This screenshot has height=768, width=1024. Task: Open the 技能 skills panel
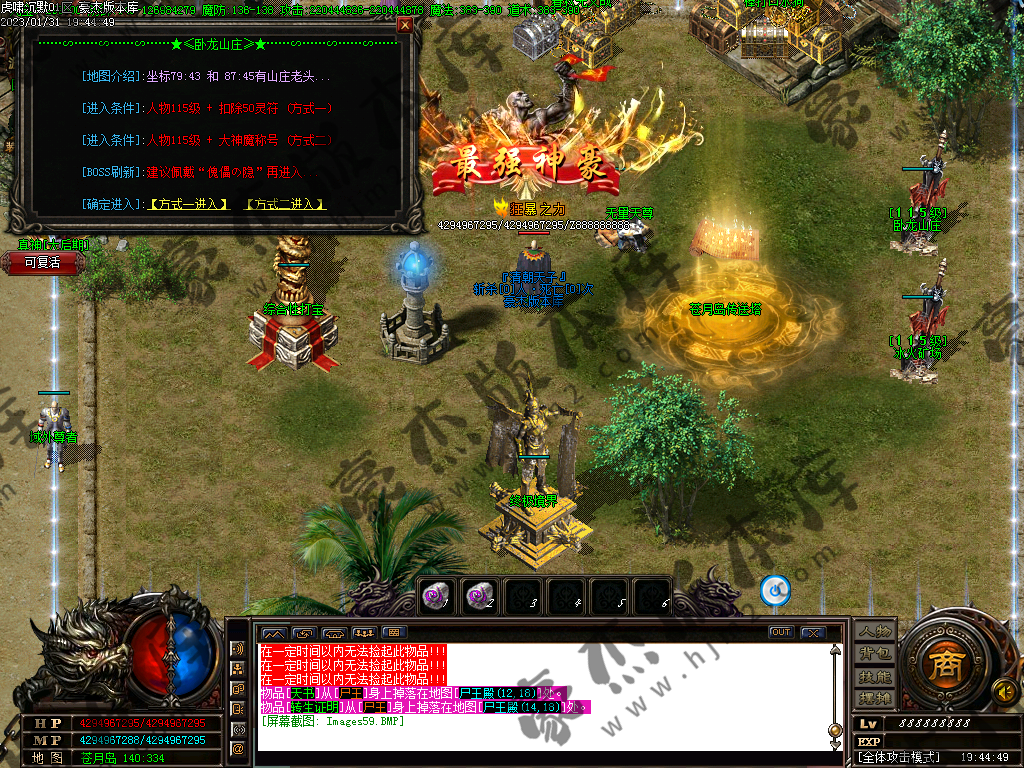click(873, 676)
